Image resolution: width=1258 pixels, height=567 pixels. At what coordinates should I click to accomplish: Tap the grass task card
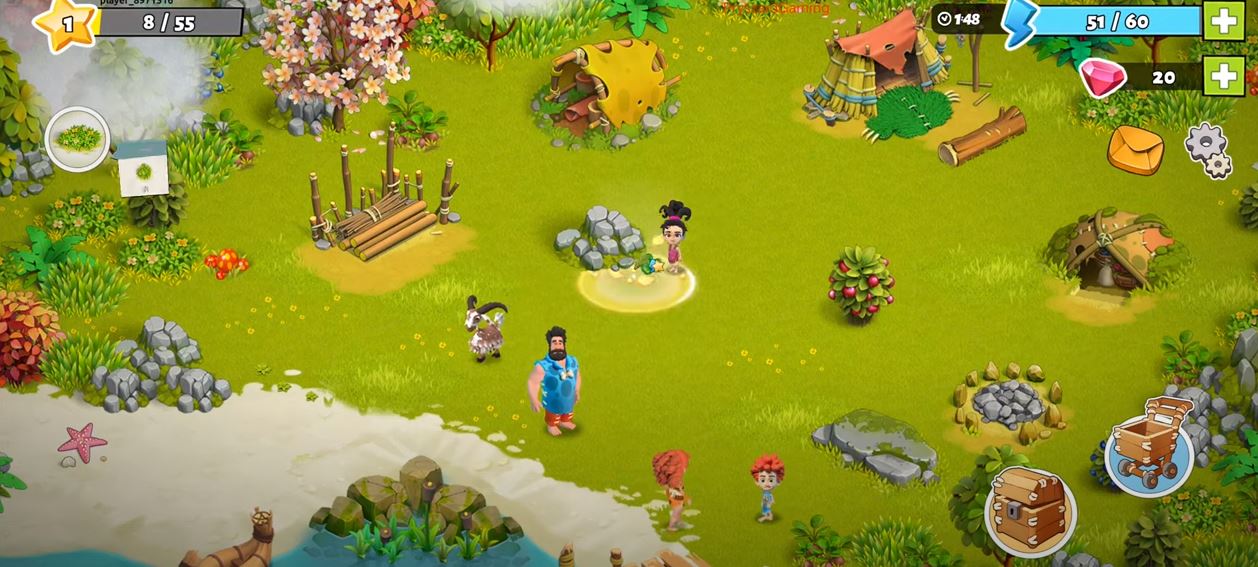pyautogui.click(x=142, y=168)
